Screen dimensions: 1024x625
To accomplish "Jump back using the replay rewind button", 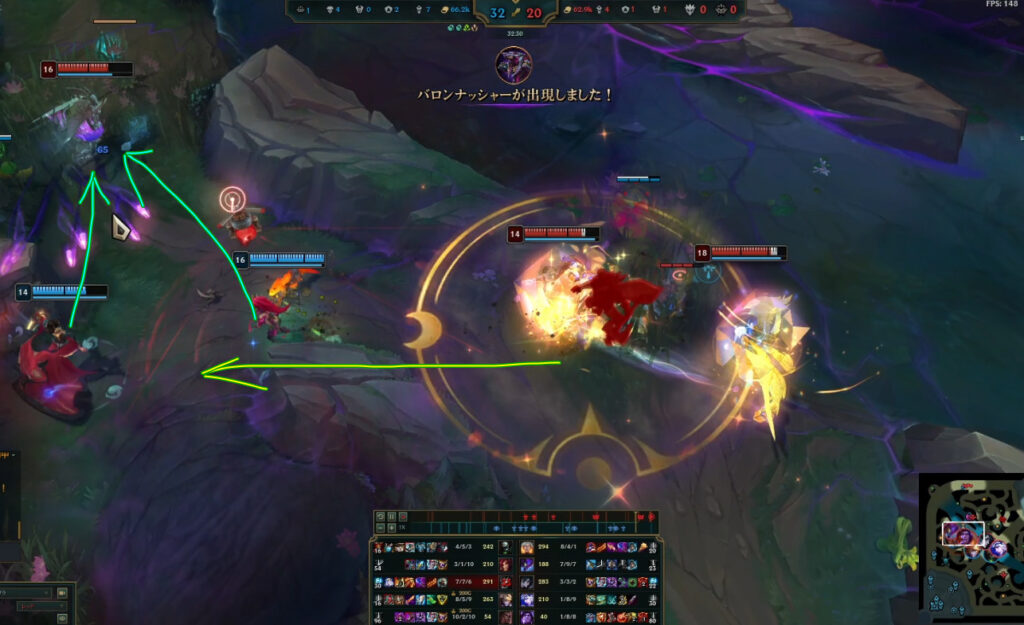I will (380, 515).
